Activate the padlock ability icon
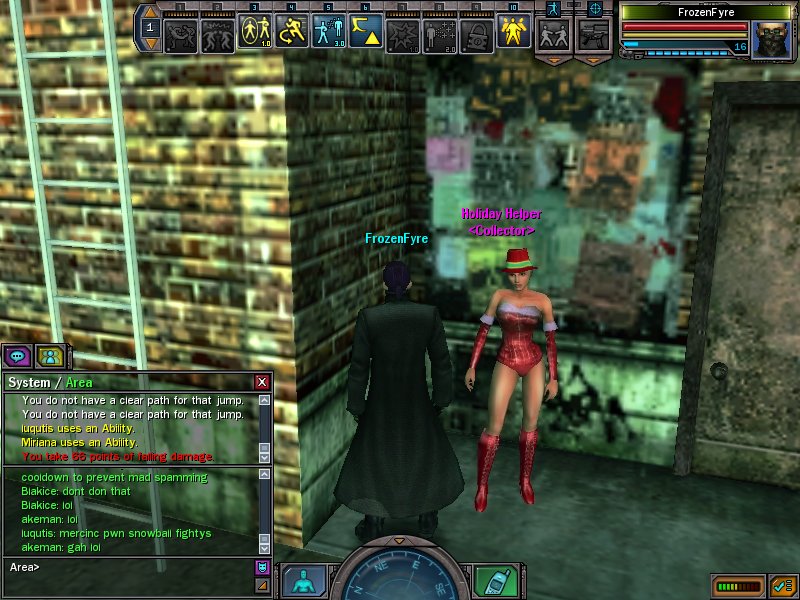 (477, 34)
